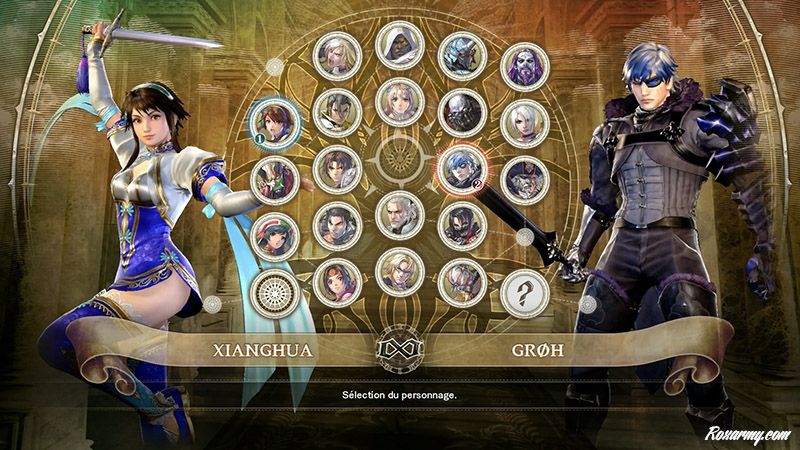Choose Xianghua's highlighted portrait
Viewport: 800px width, 450px height.
(275, 122)
